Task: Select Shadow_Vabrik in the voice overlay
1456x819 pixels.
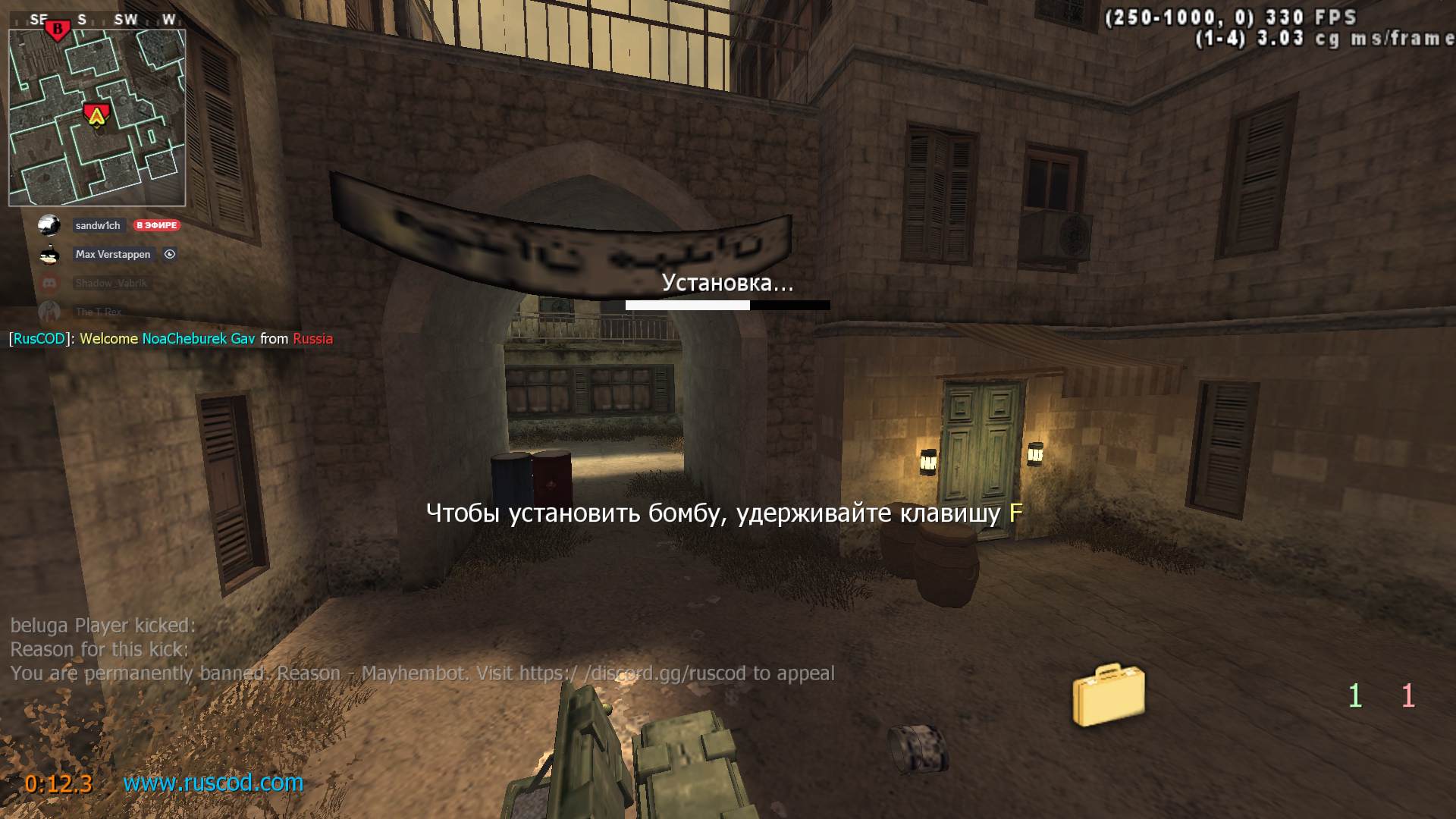Action: (x=111, y=283)
